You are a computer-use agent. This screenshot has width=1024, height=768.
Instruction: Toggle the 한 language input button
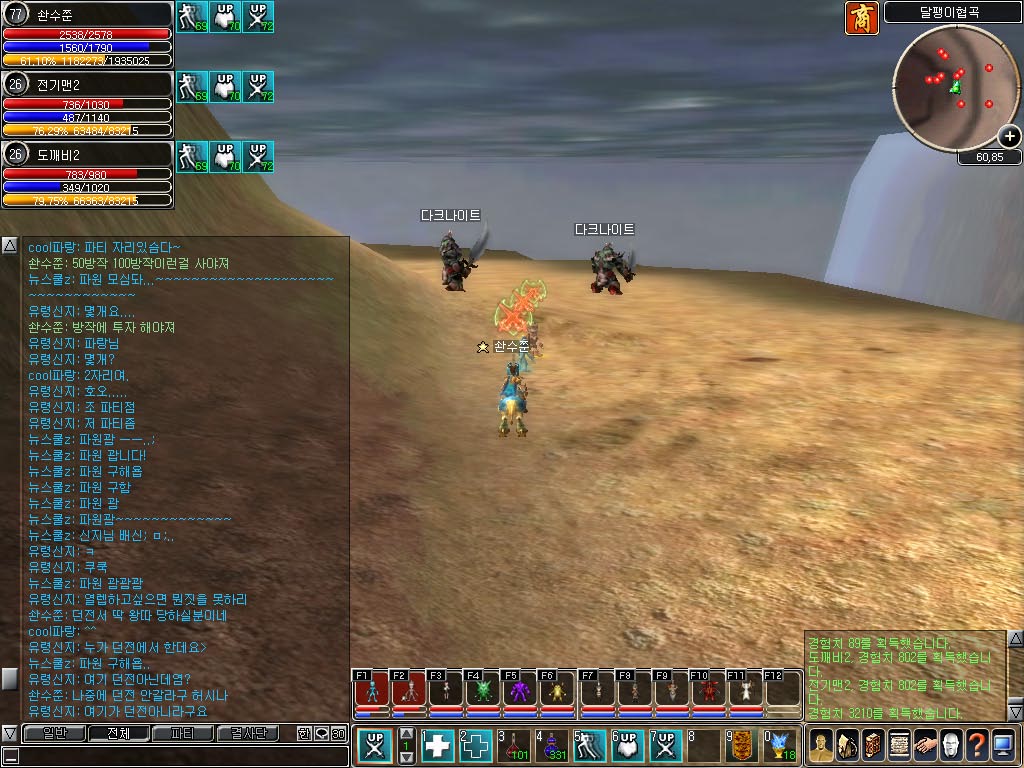(x=304, y=733)
